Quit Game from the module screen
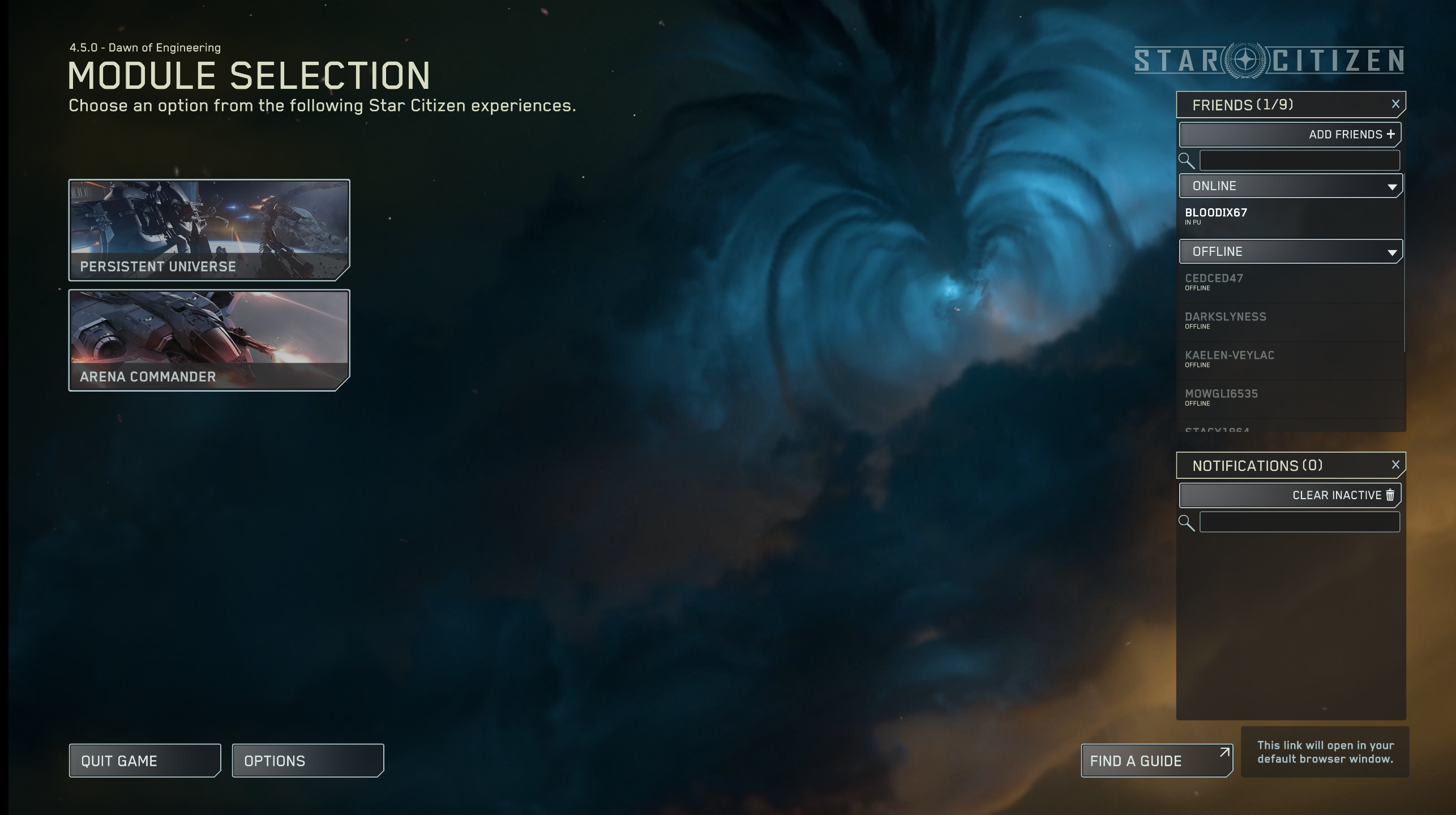Image resolution: width=1456 pixels, height=815 pixels. pyautogui.click(x=144, y=761)
